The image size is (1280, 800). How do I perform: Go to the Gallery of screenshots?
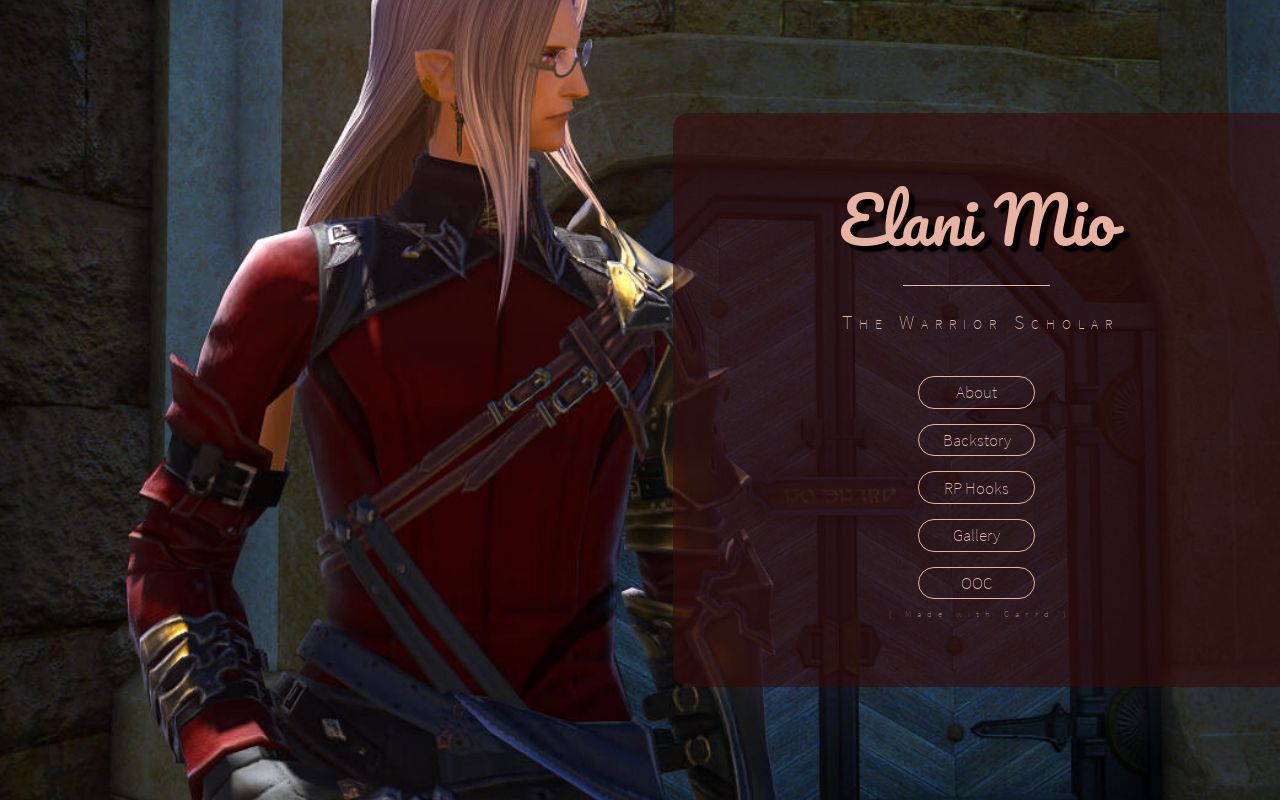[x=975, y=535]
